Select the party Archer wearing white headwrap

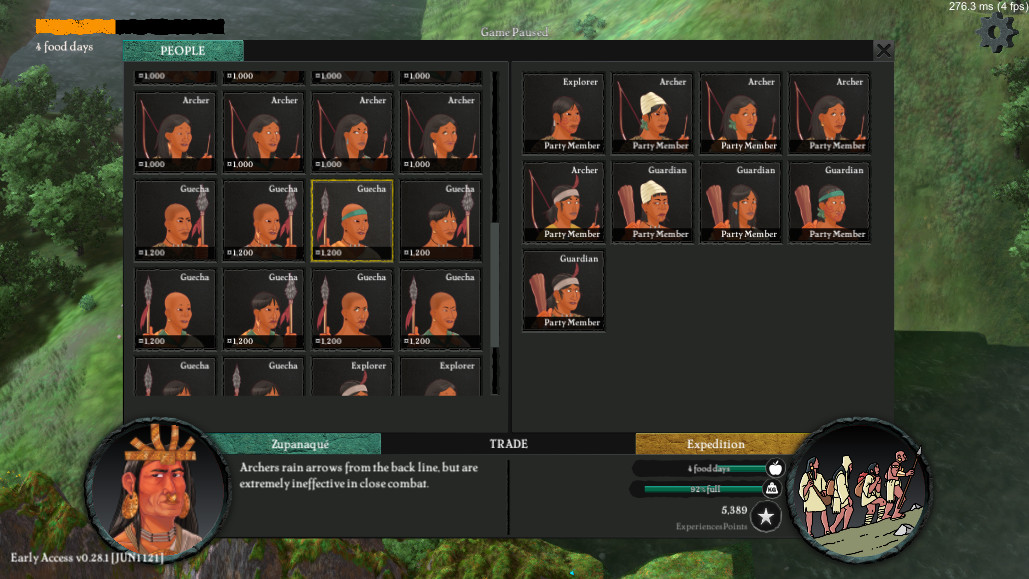[652, 113]
